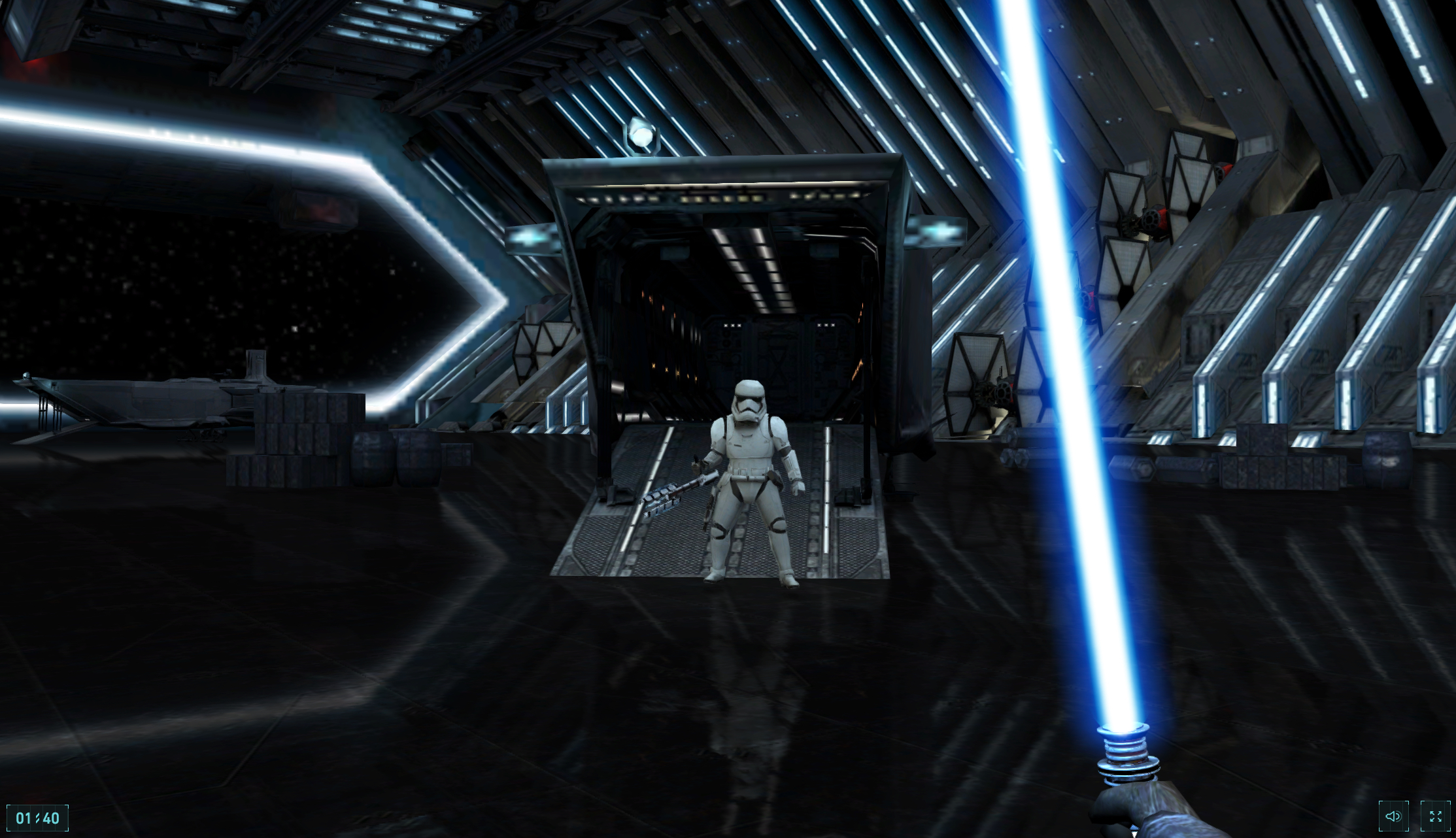
Task: Enter fullscreen with the four-arrows button
Action: click(x=1435, y=816)
